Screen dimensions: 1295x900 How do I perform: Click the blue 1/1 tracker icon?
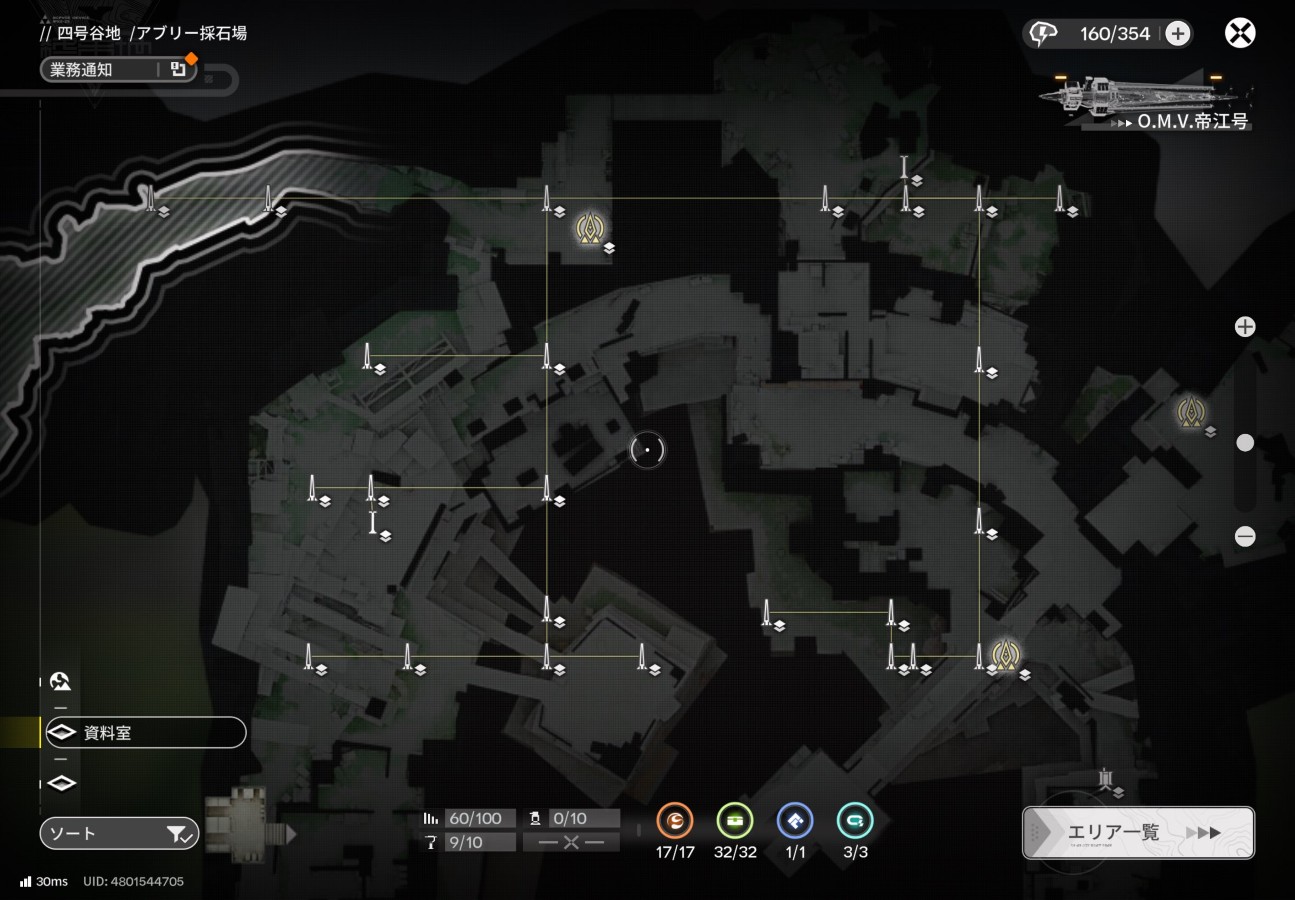tap(795, 822)
